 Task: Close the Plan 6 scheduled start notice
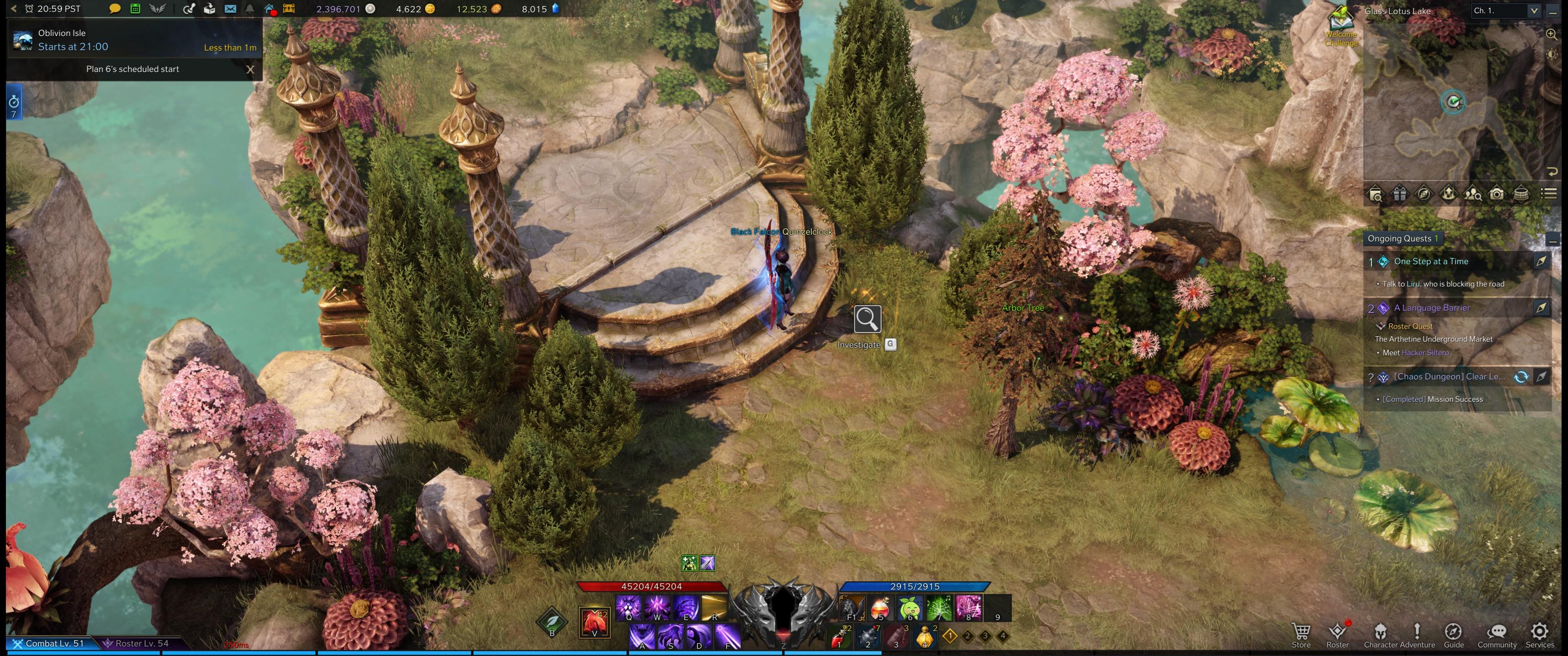[x=250, y=69]
